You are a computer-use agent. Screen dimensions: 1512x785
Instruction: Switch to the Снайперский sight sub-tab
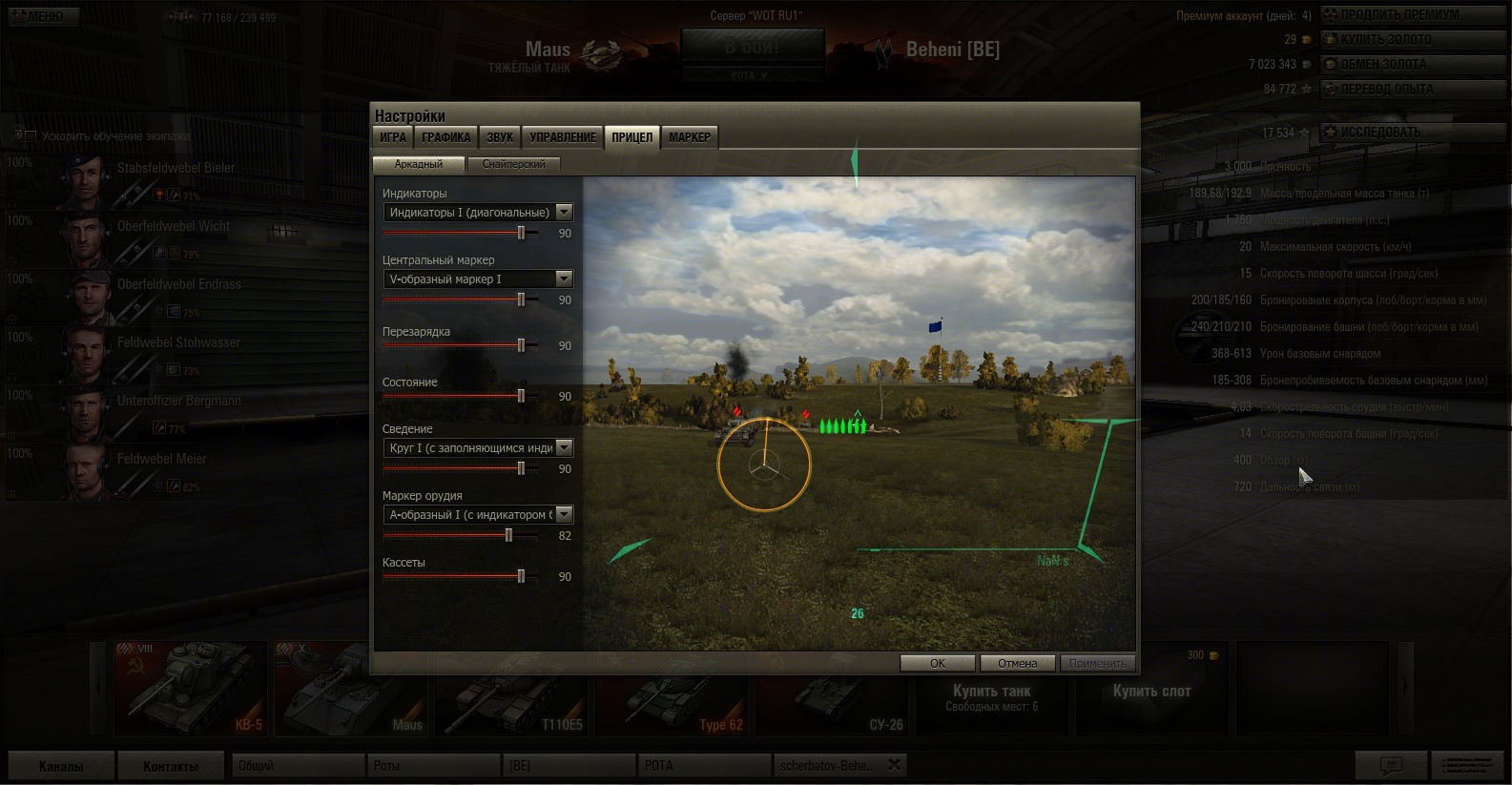[513, 164]
